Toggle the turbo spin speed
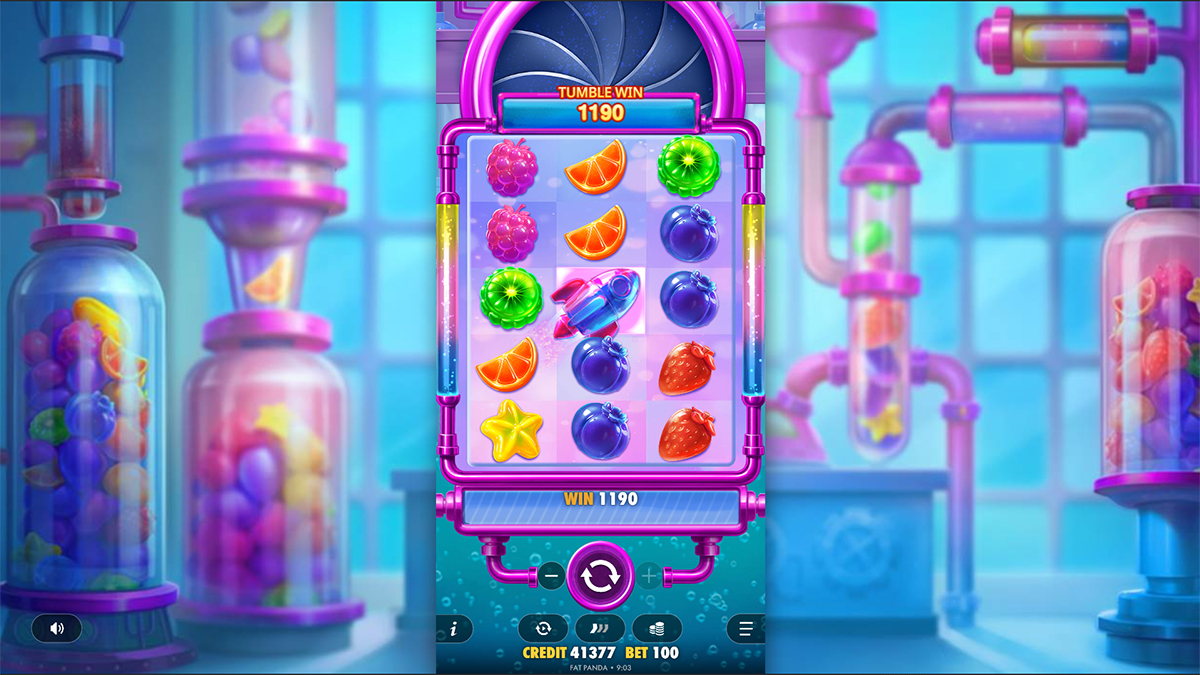Viewport: 1200px width, 675px height. [600, 628]
